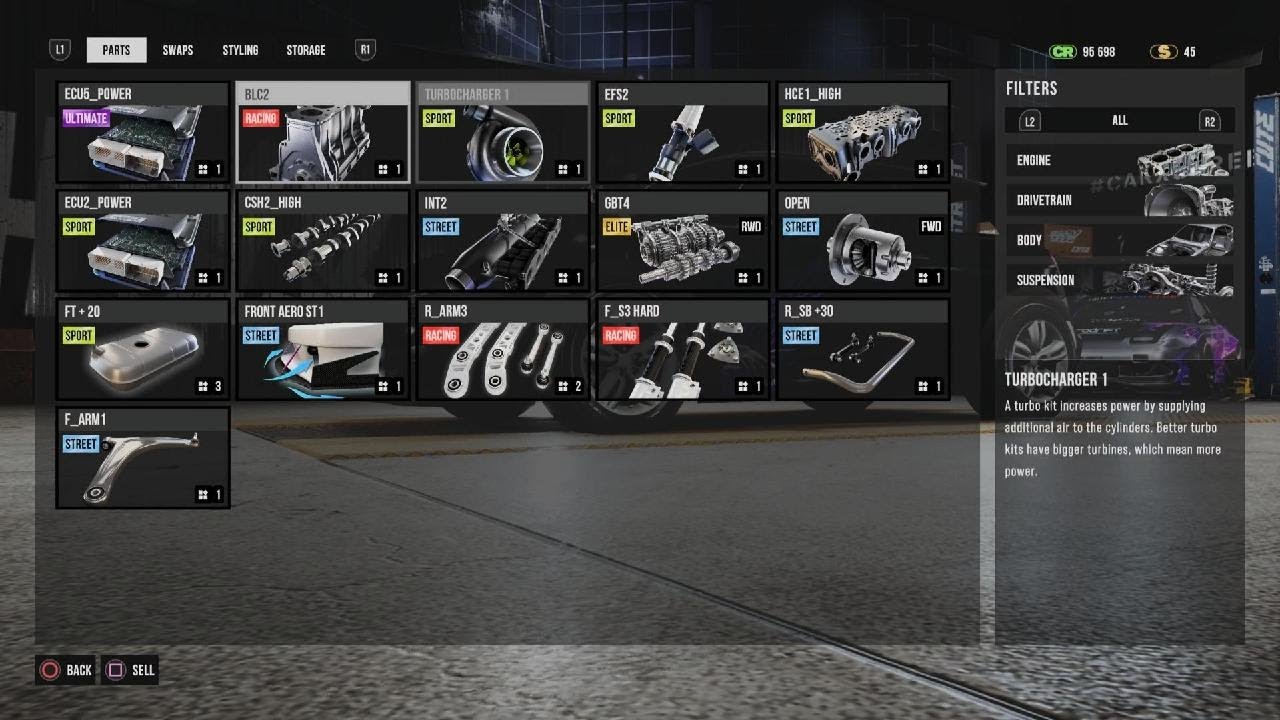Choose the F_S3 HARD racing suspension

(683, 349)
